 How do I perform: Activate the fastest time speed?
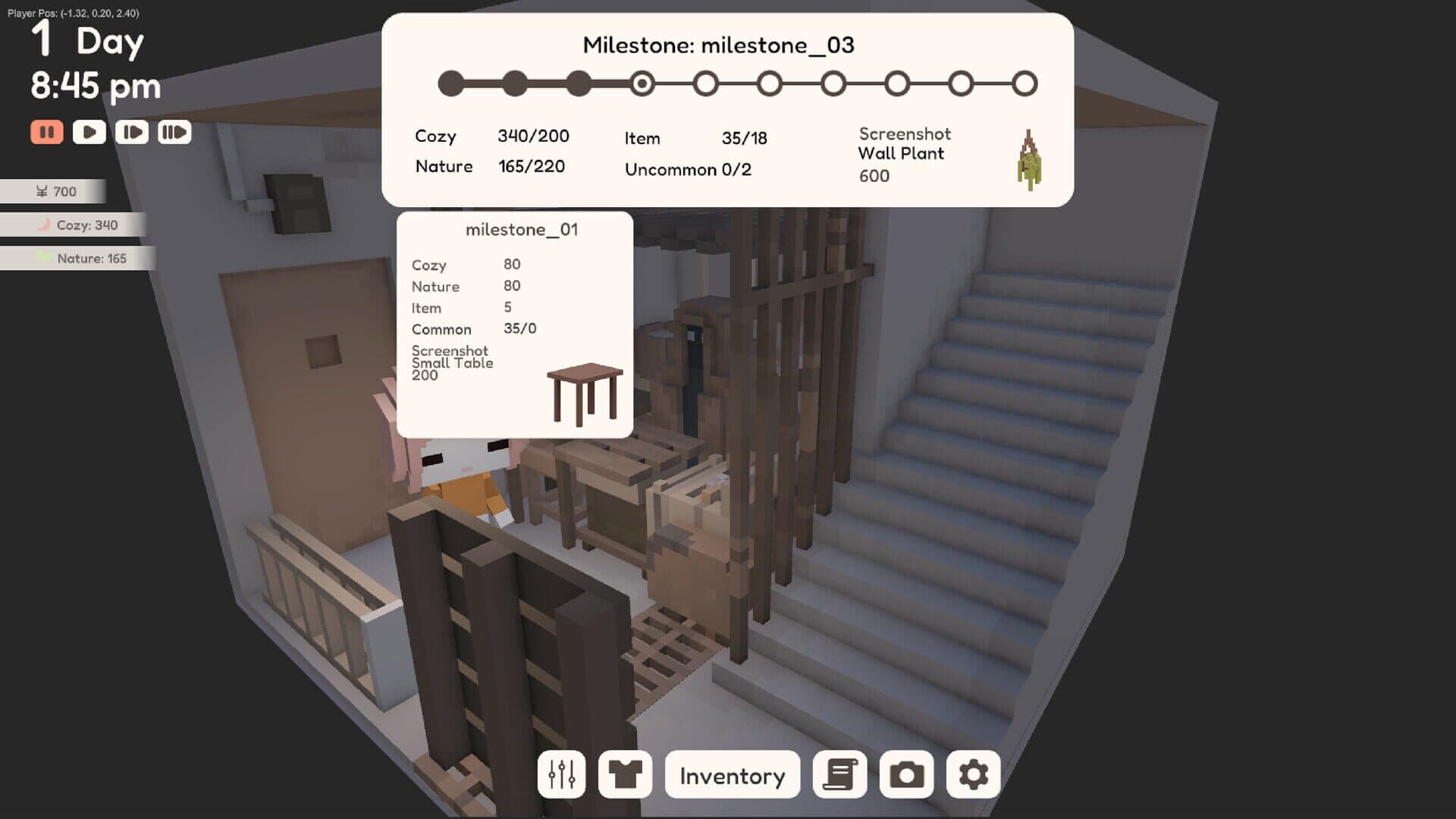coord(175,131)
